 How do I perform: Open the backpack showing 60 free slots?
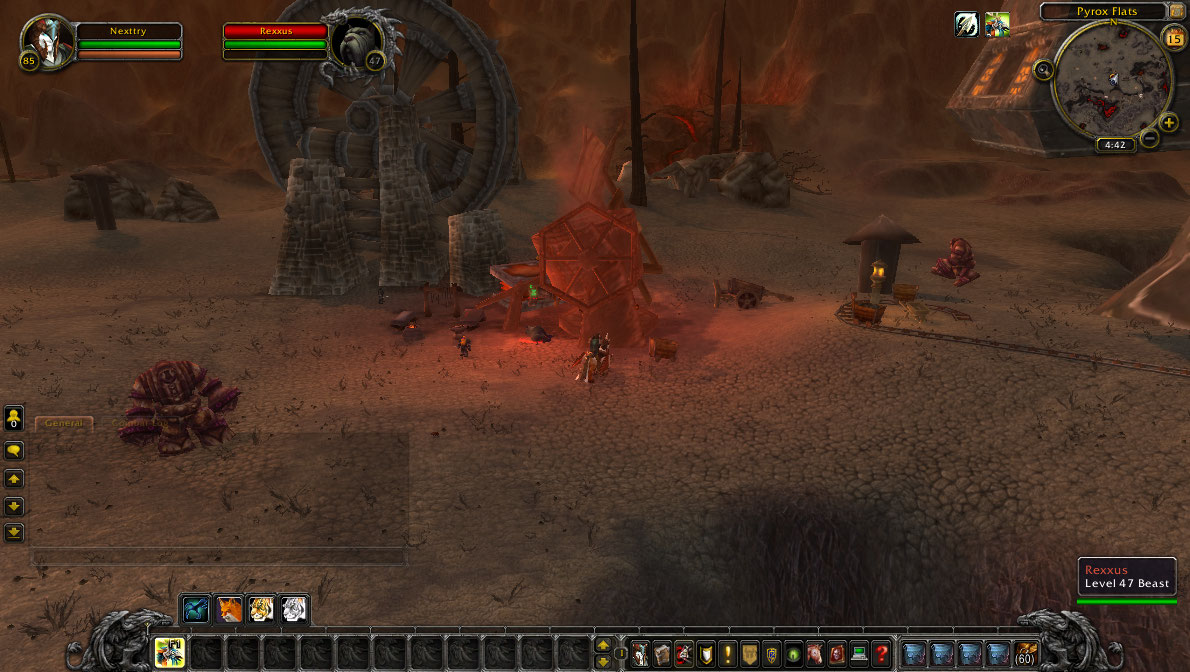tap(1026, 654)
